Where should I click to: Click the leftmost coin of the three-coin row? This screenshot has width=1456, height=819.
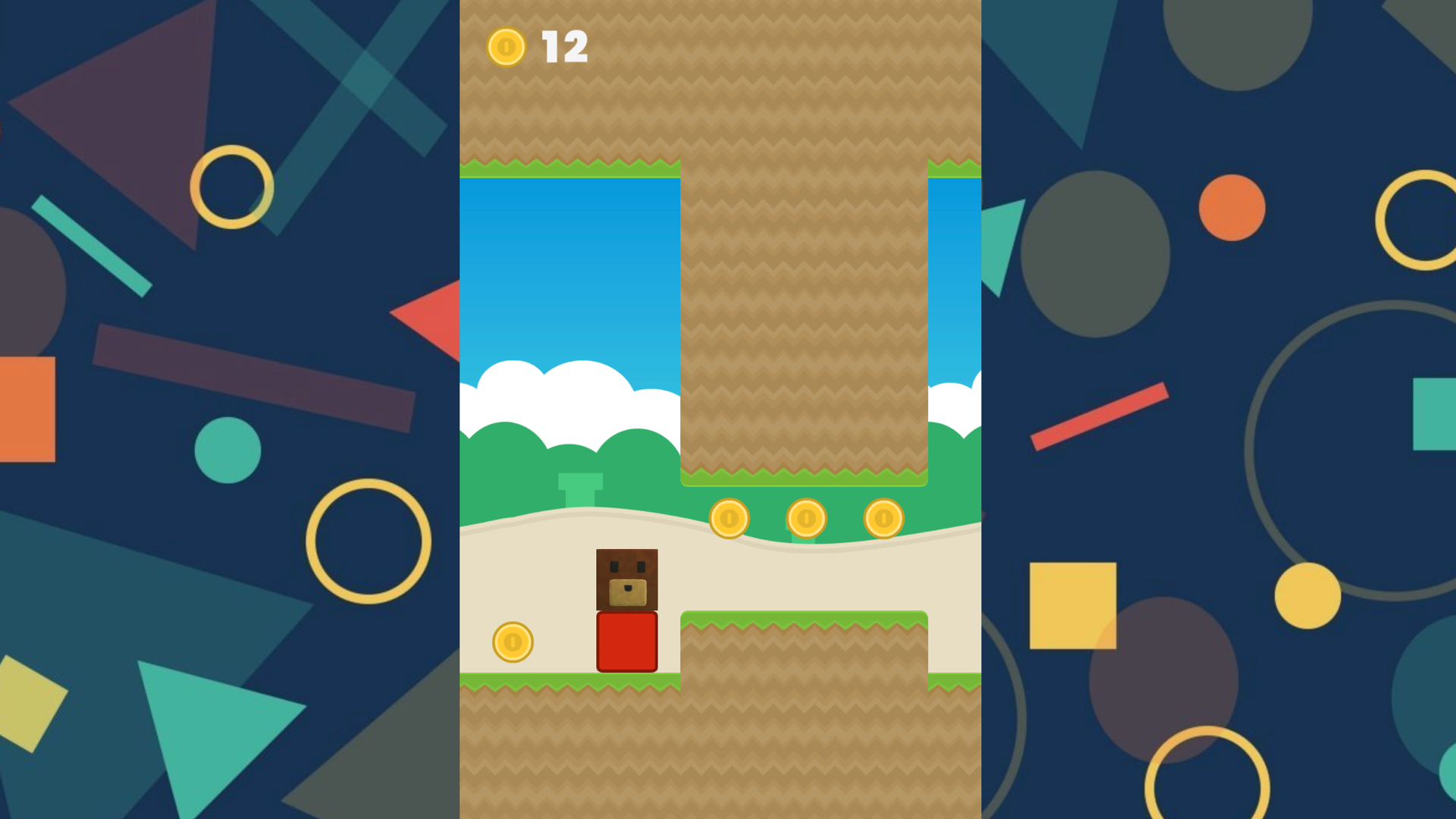(x=729, y=519)
